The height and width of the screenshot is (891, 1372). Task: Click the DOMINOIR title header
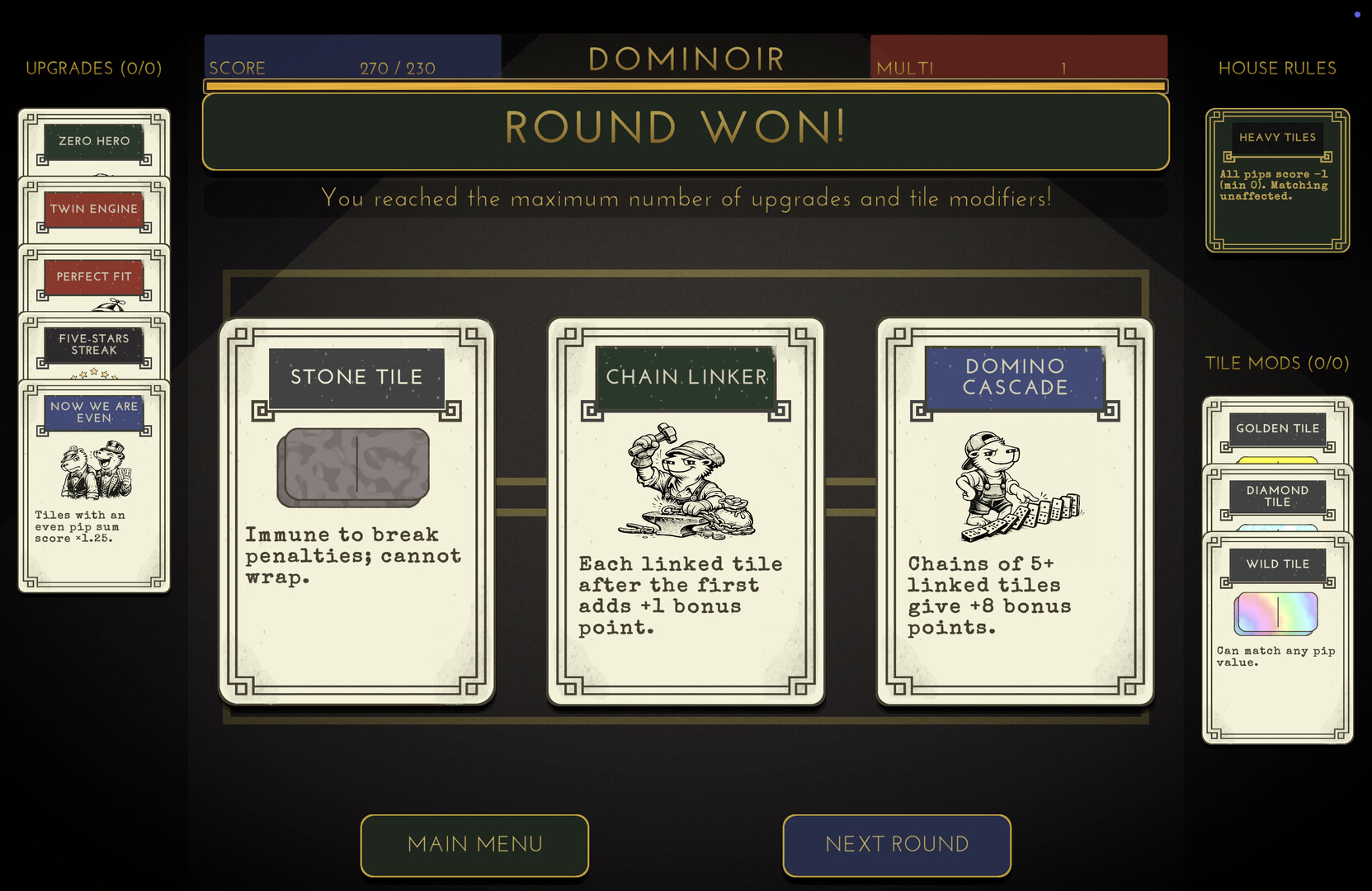point(686,59)
